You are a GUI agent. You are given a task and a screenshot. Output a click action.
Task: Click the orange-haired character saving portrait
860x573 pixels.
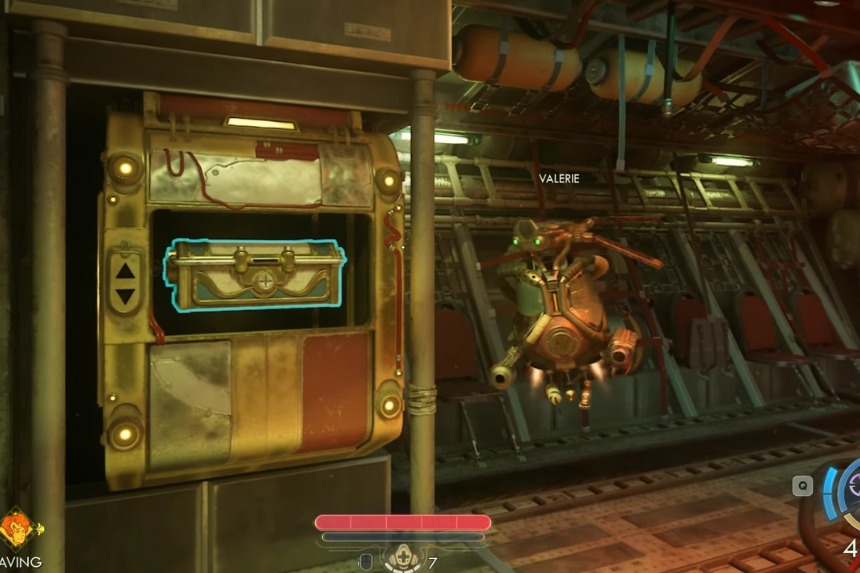[17, 530]
